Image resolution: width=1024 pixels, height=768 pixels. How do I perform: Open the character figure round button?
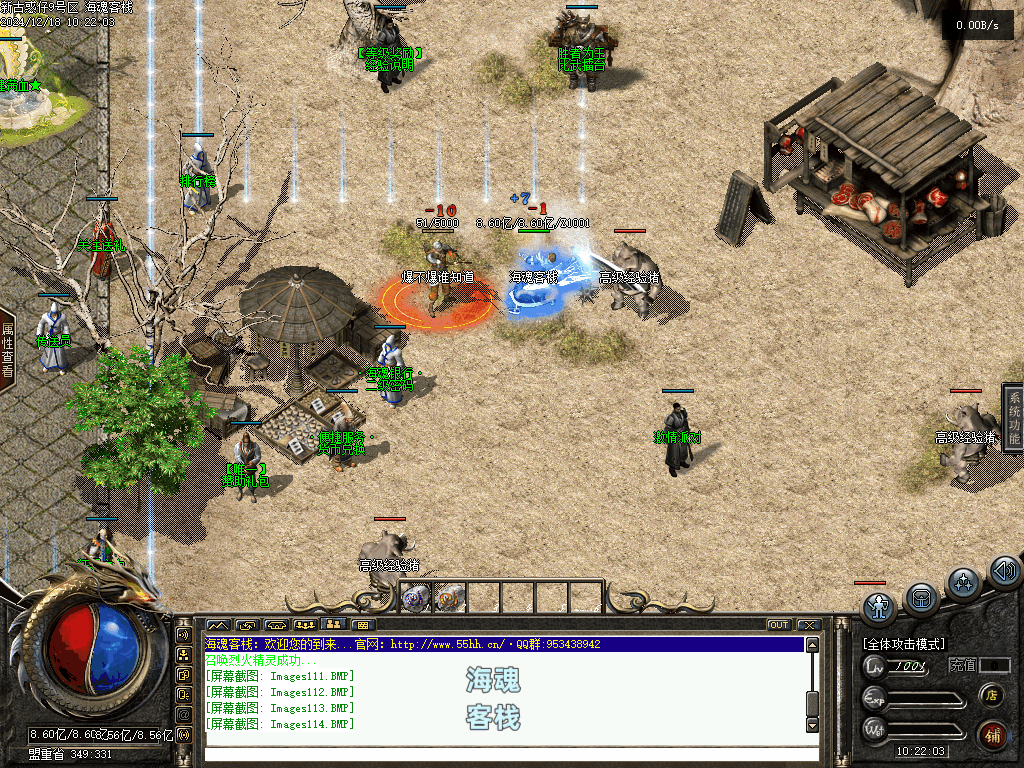click(880, 606)
